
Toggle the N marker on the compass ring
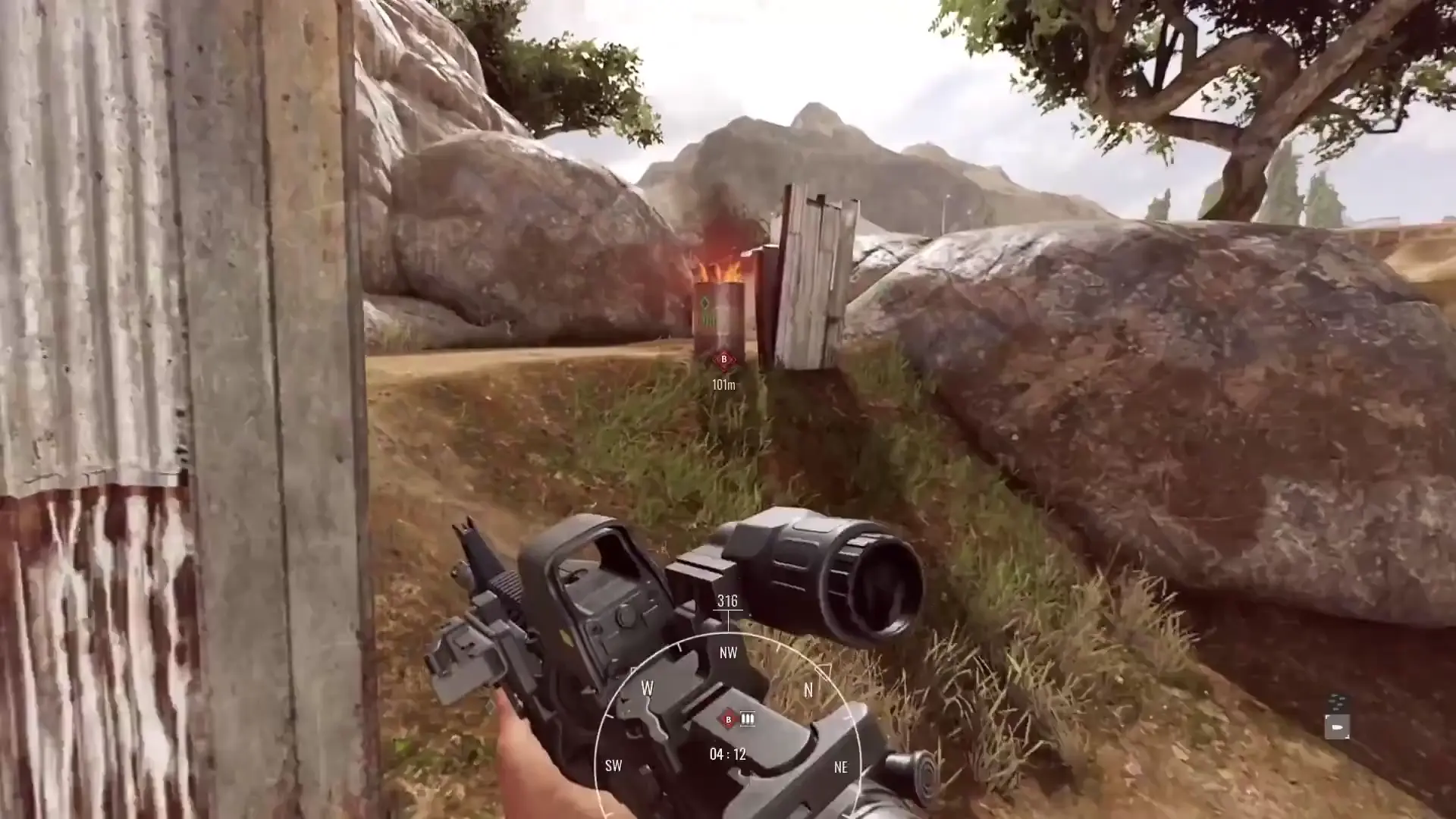pyautogui.click(x=808, y=690)
